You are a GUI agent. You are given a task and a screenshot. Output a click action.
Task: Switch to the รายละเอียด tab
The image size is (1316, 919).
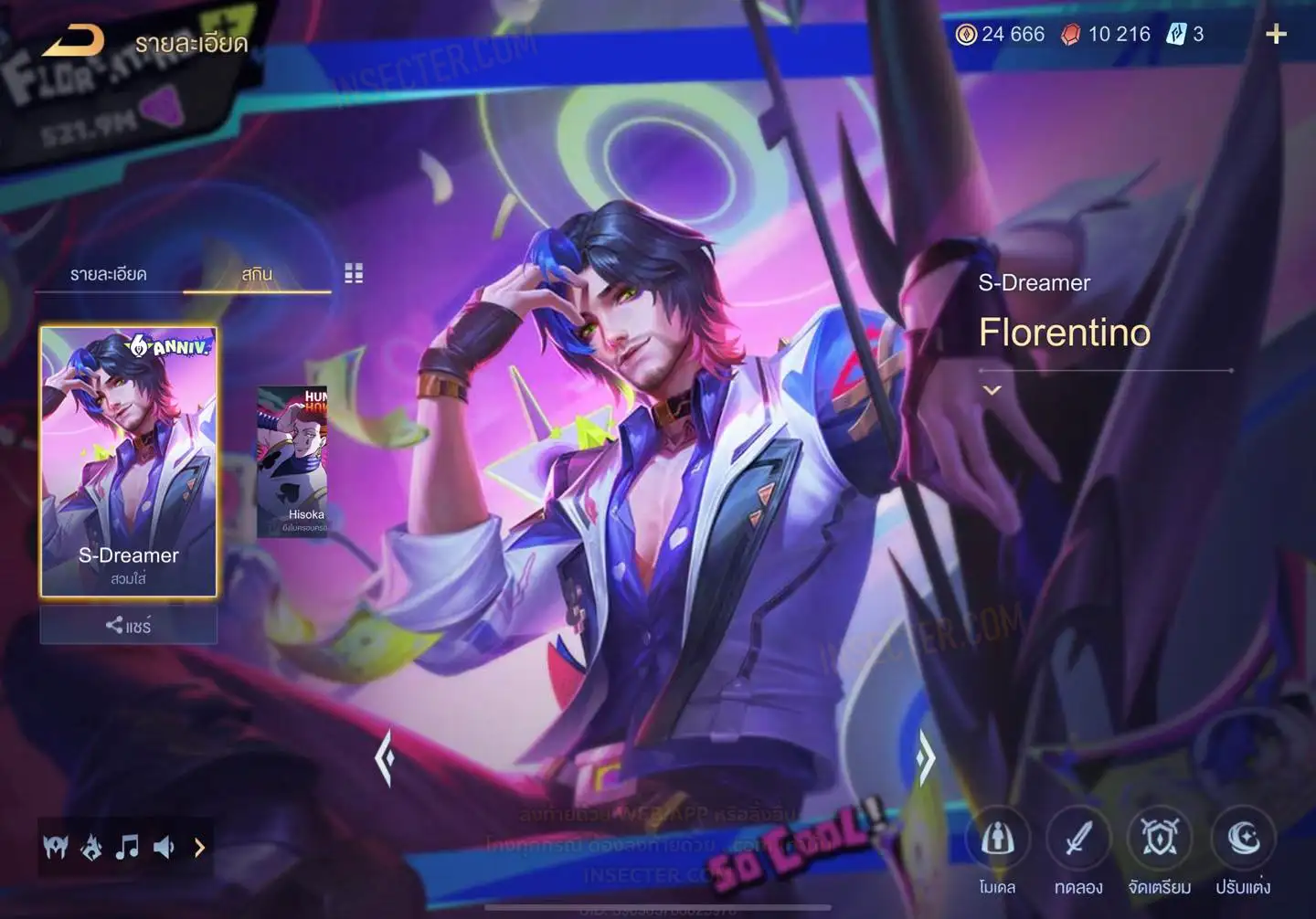[x=109, y=274]
